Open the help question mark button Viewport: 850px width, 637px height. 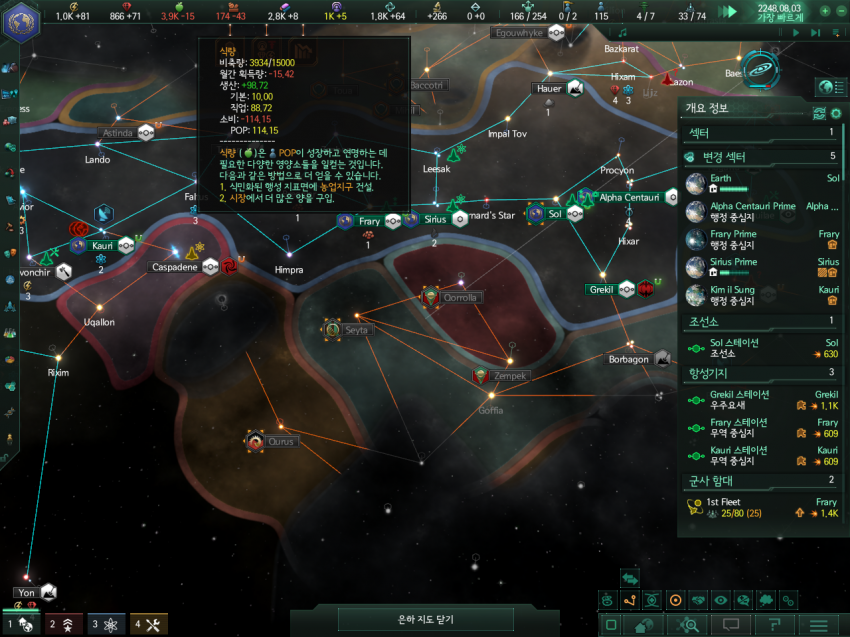coord(775,625)
